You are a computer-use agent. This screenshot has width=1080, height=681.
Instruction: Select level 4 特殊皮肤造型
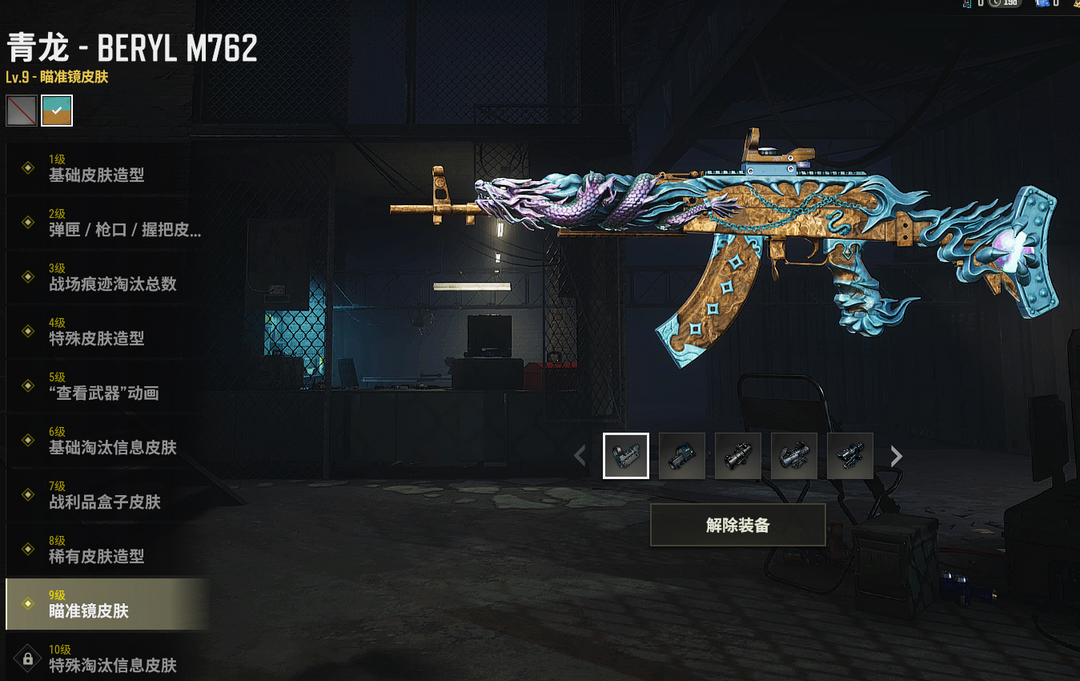[105, 332]
